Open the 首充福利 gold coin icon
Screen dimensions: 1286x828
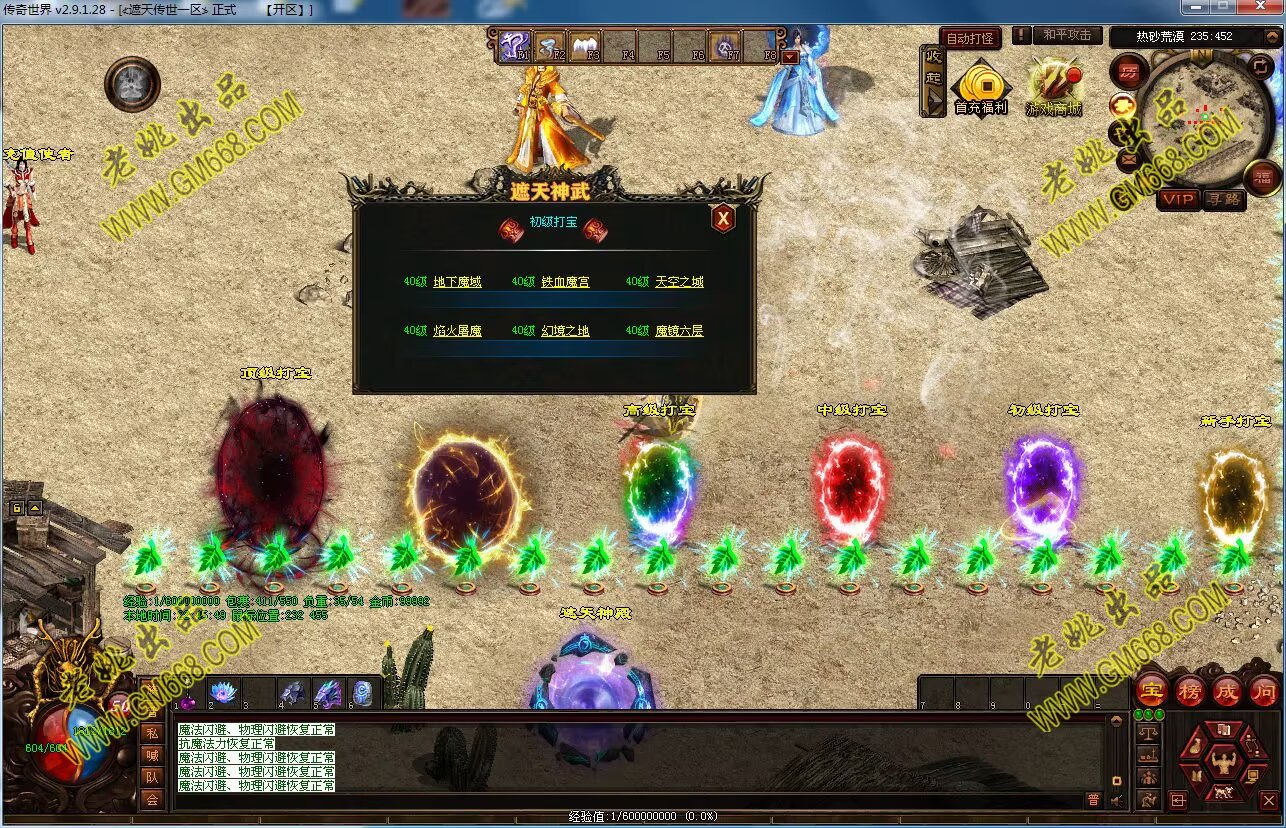[x=980, y=87]
